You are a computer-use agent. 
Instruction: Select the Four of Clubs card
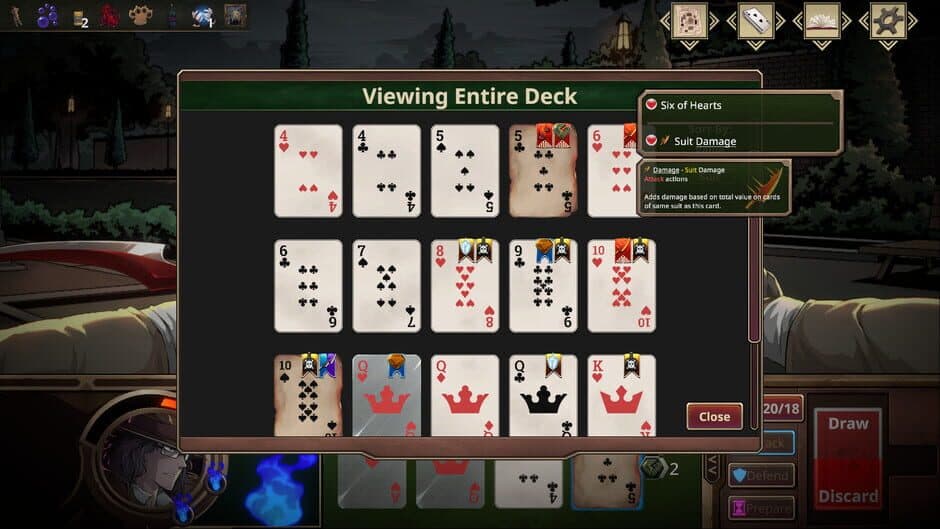click(386, 170)
